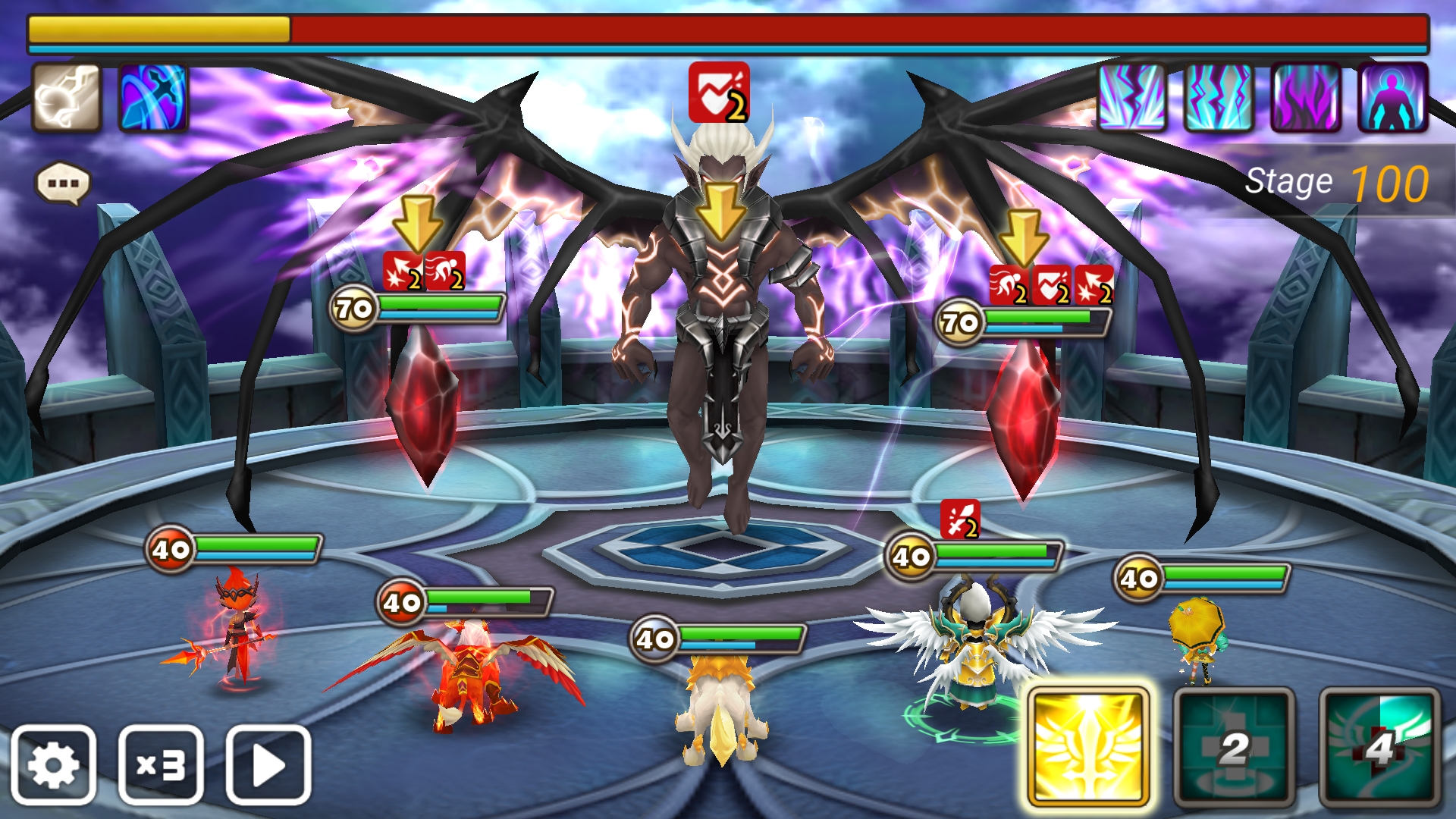Inspect the blue-purple vortex boss skill icon
The width and height of the screenshot is (1456, 819).
(x=153, y=98)
